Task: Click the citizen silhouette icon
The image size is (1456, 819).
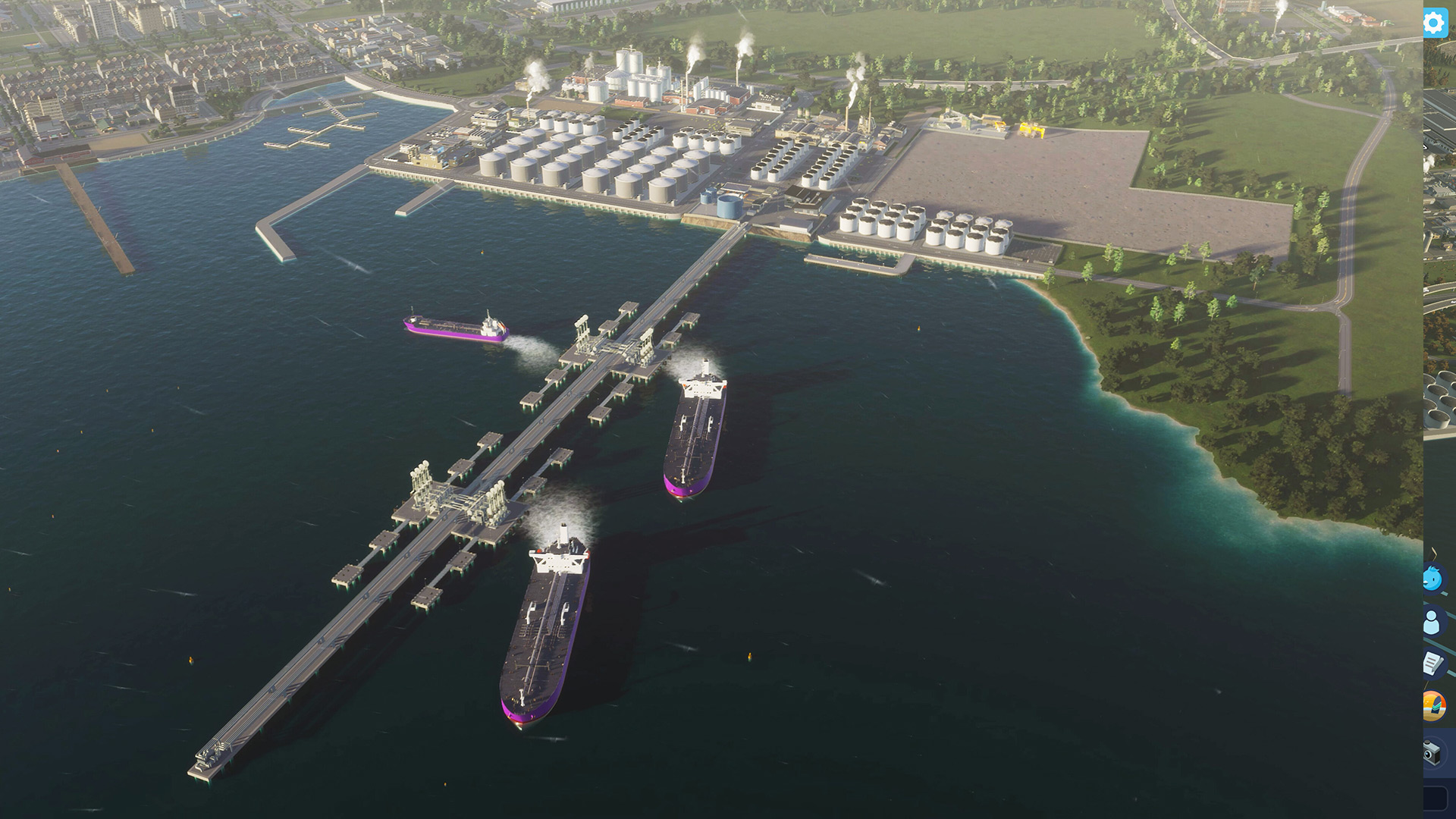Action: (x=1432, y=622)
